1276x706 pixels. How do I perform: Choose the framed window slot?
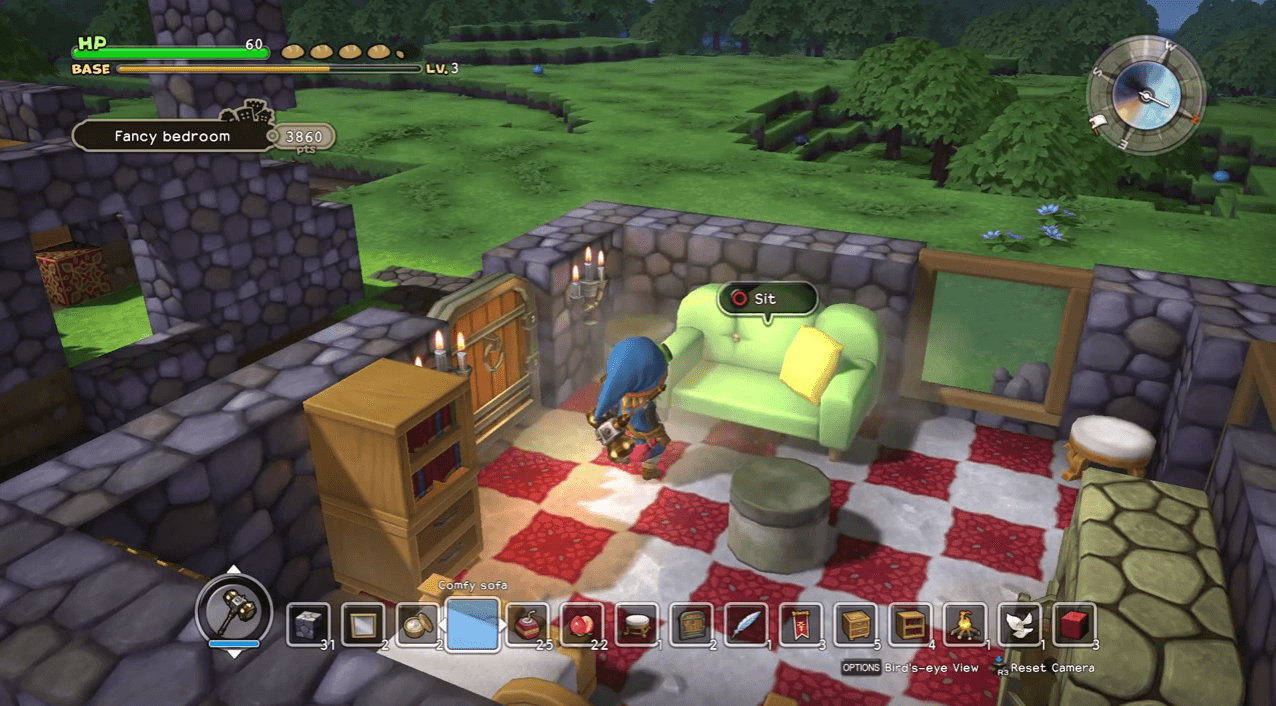363,625
